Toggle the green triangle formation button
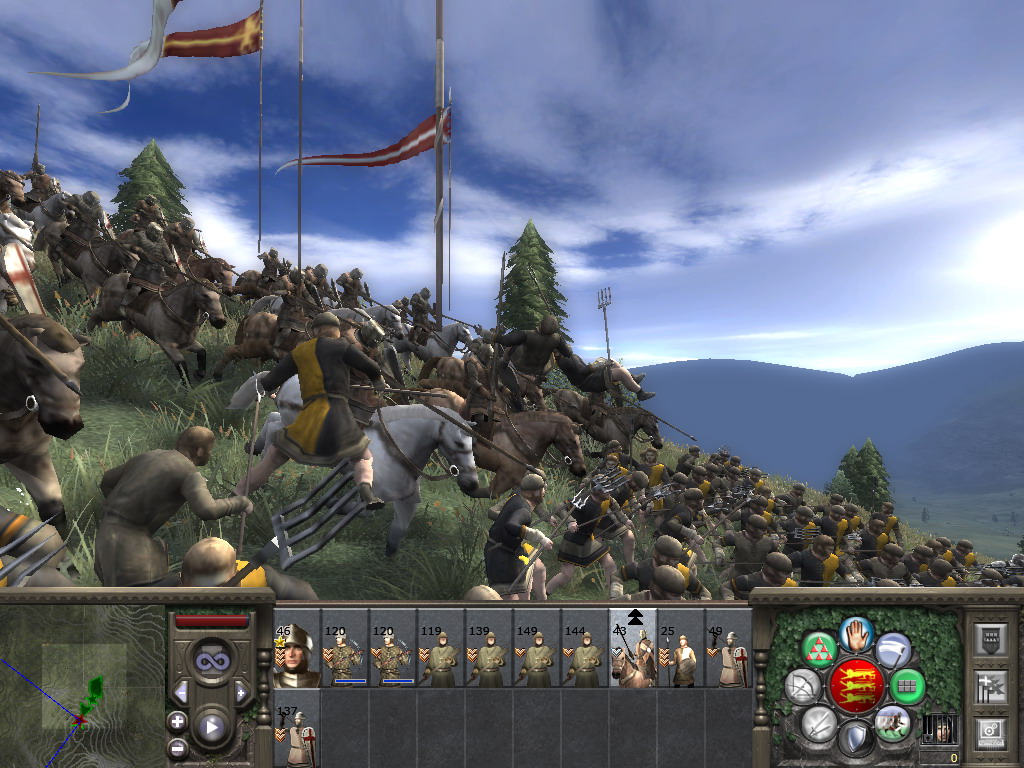1024x768 pixels. point(820,650)
